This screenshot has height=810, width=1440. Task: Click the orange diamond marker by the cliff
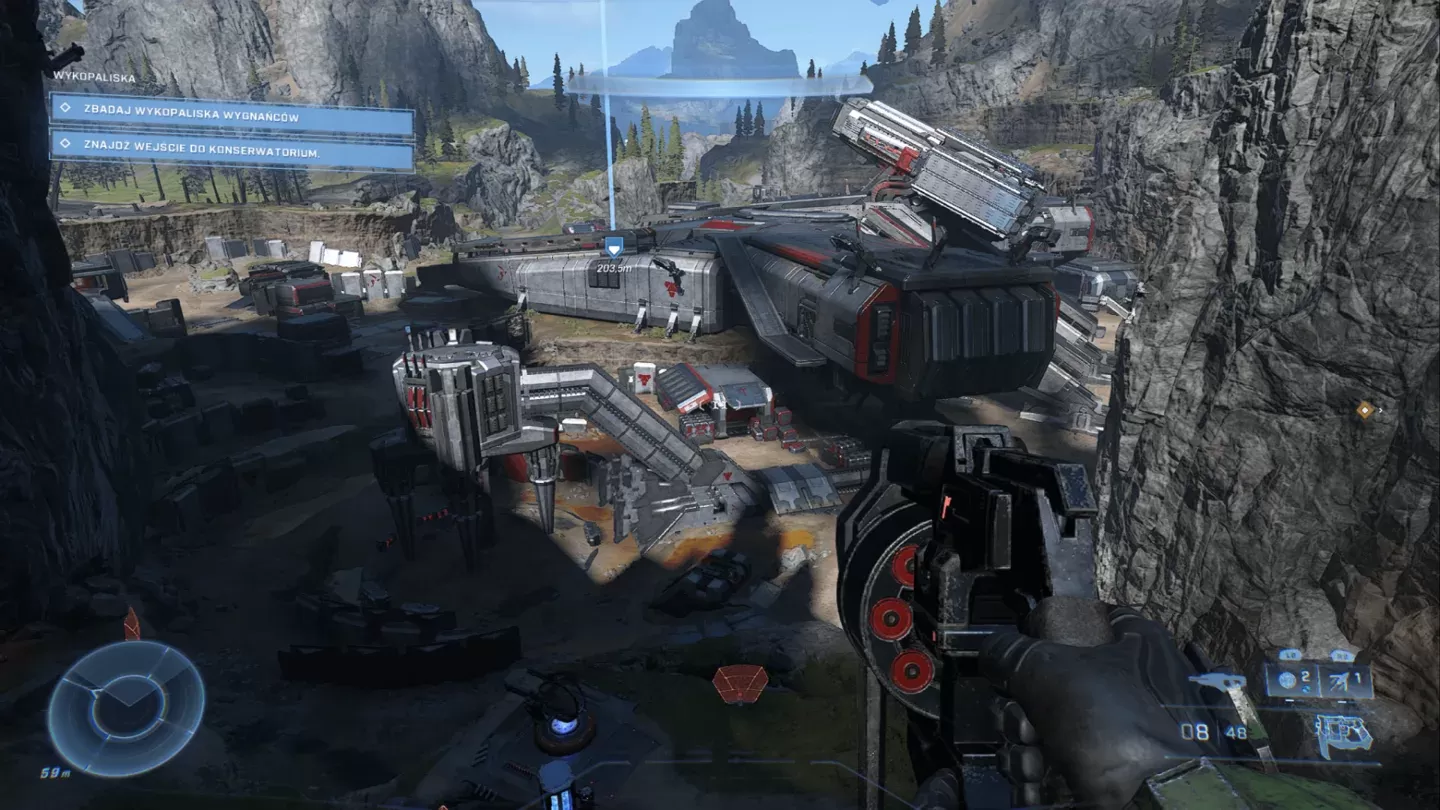coord(1365,409)
